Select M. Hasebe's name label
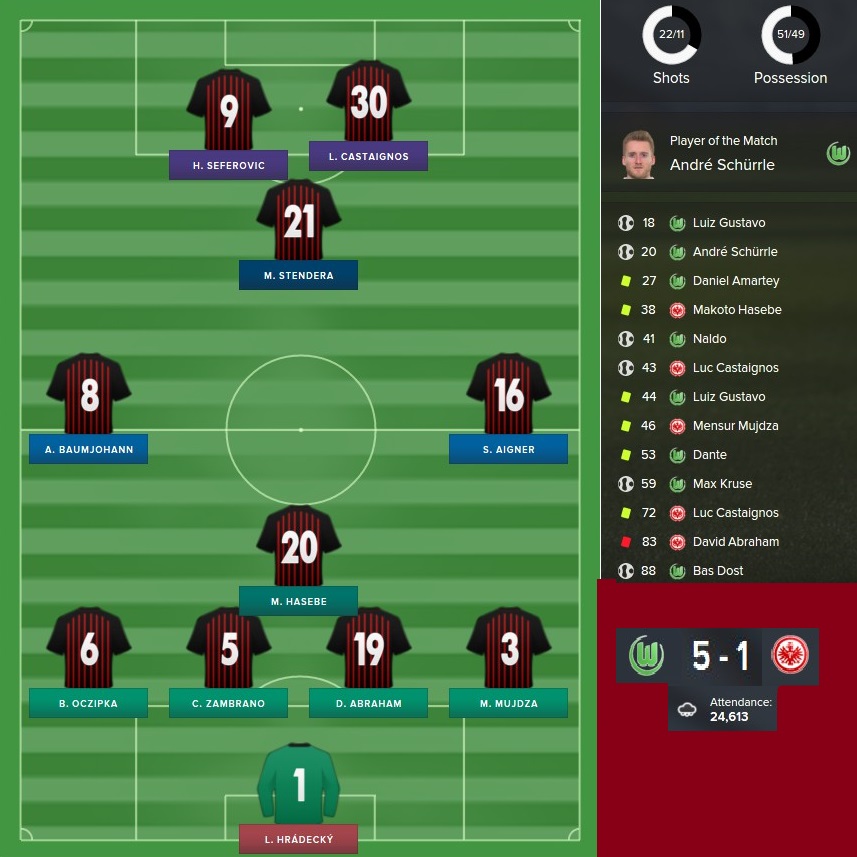 click(x=298, y=601)
